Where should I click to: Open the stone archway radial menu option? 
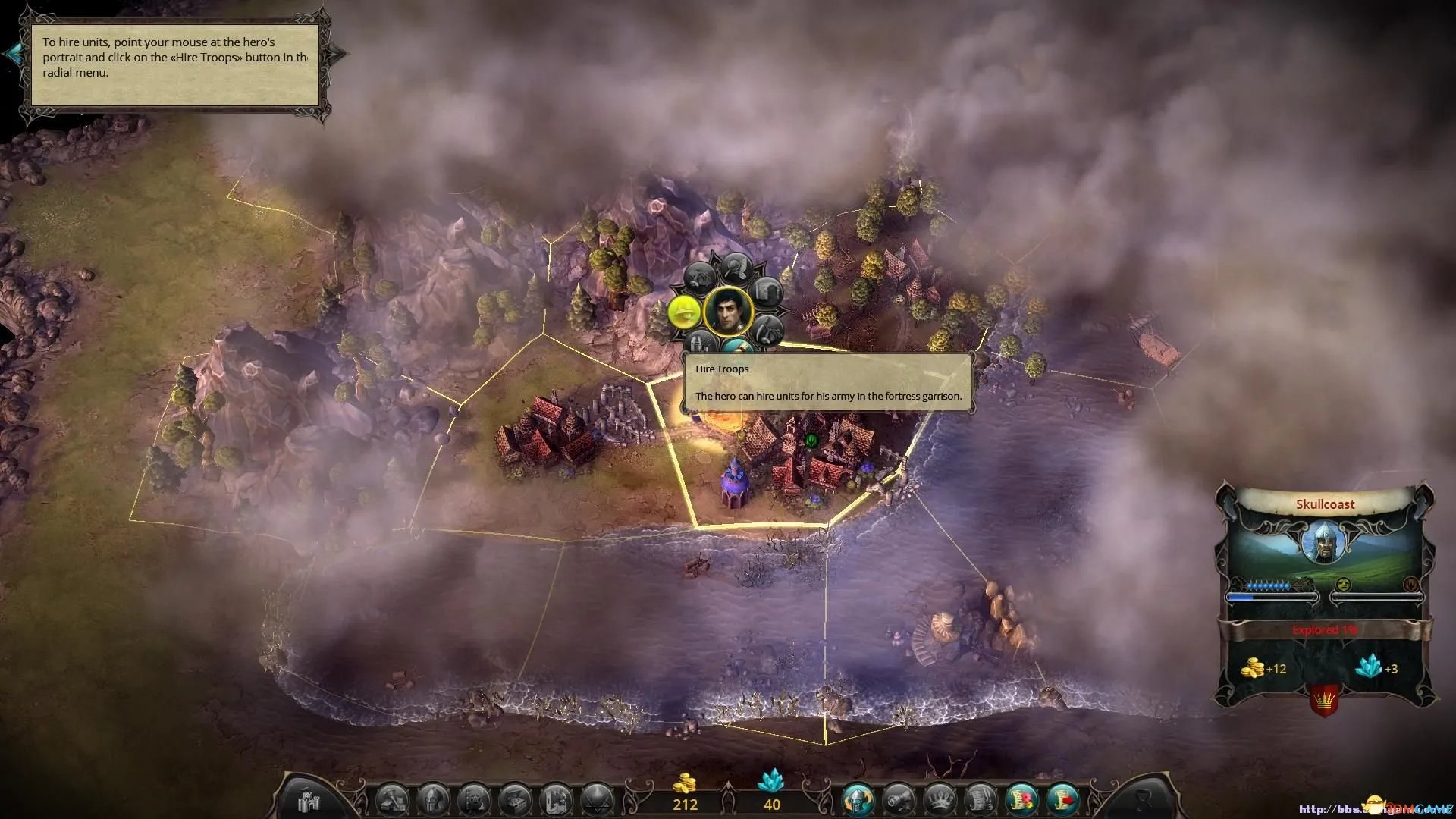point(767,290)
